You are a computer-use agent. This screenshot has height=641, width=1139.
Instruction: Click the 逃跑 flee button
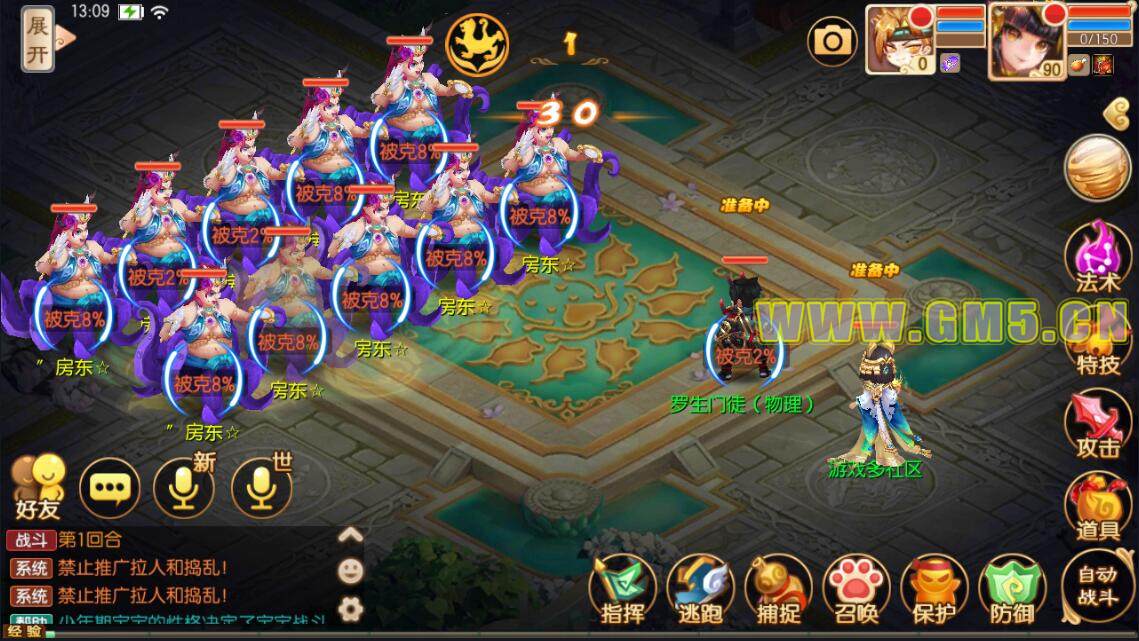pyautogui.click(x=699, y=590)
